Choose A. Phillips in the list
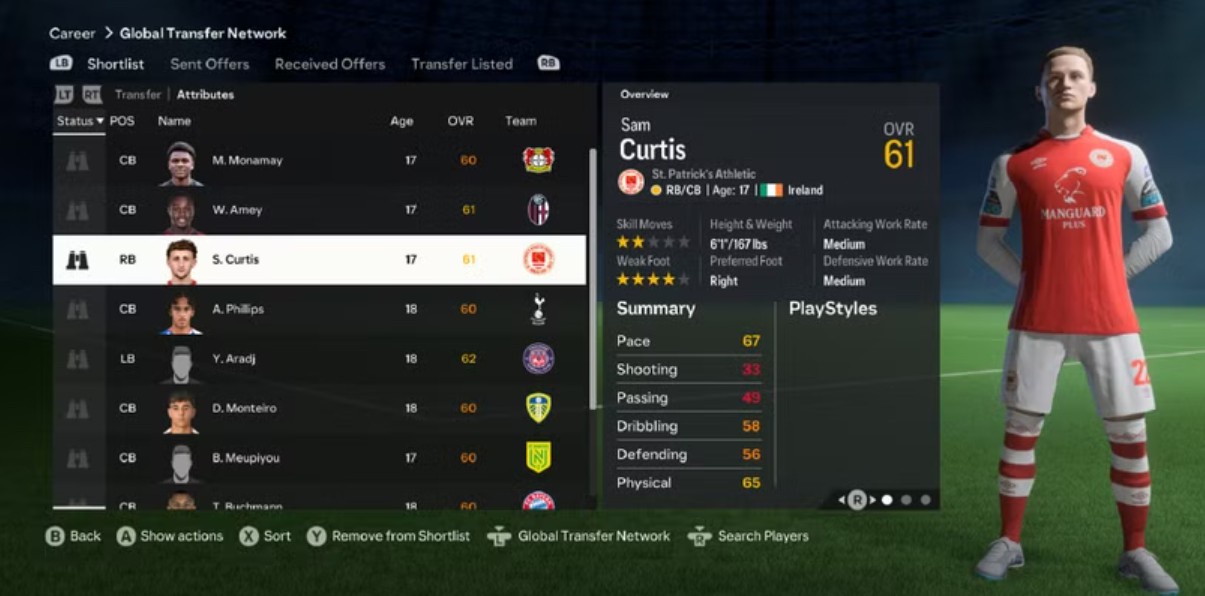The image size is (1205, 596). (x=319, y=309)
